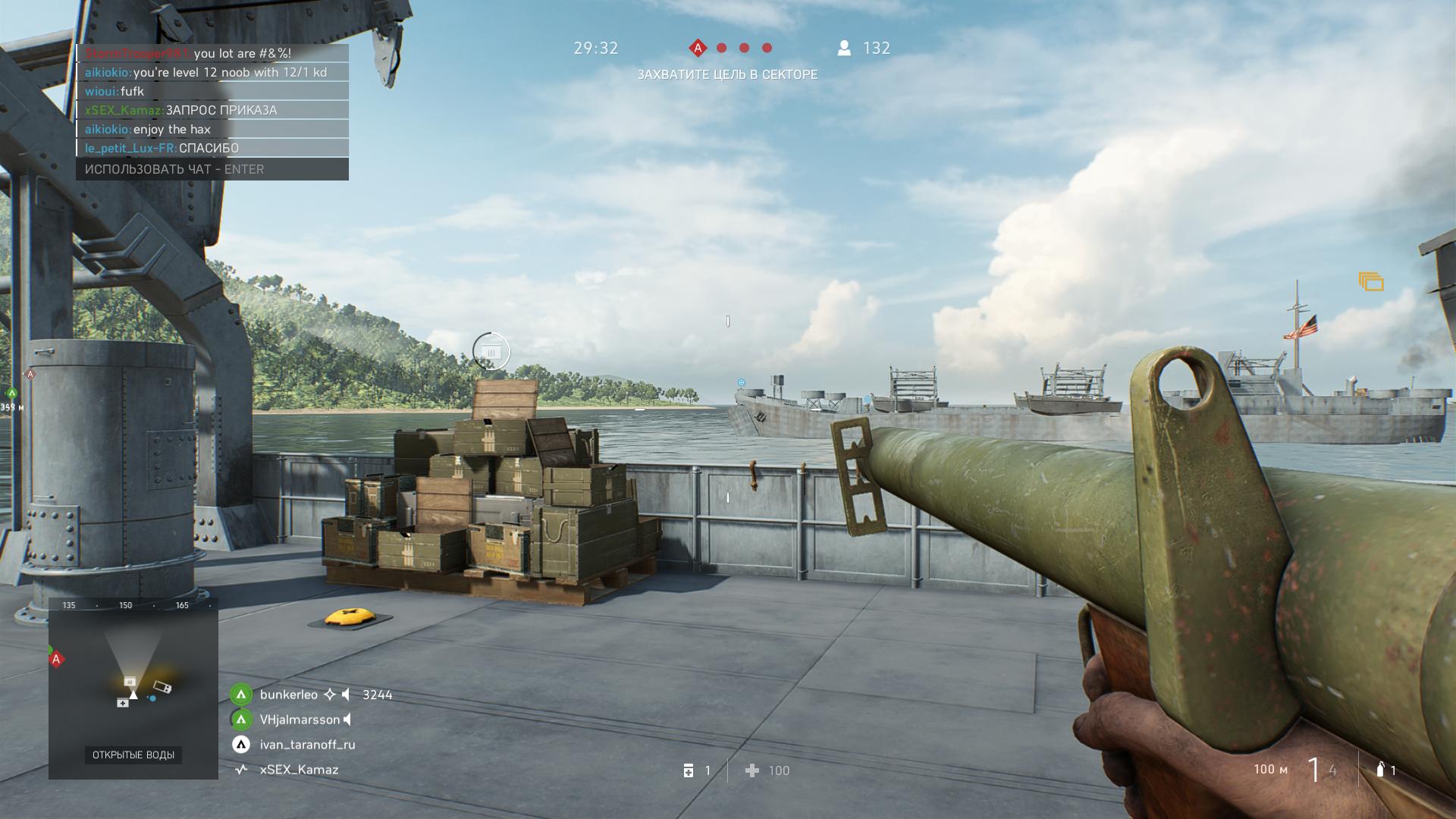Click the chat input field
Viewport: 1456px width, 819px height.
(x=212, y=169)
